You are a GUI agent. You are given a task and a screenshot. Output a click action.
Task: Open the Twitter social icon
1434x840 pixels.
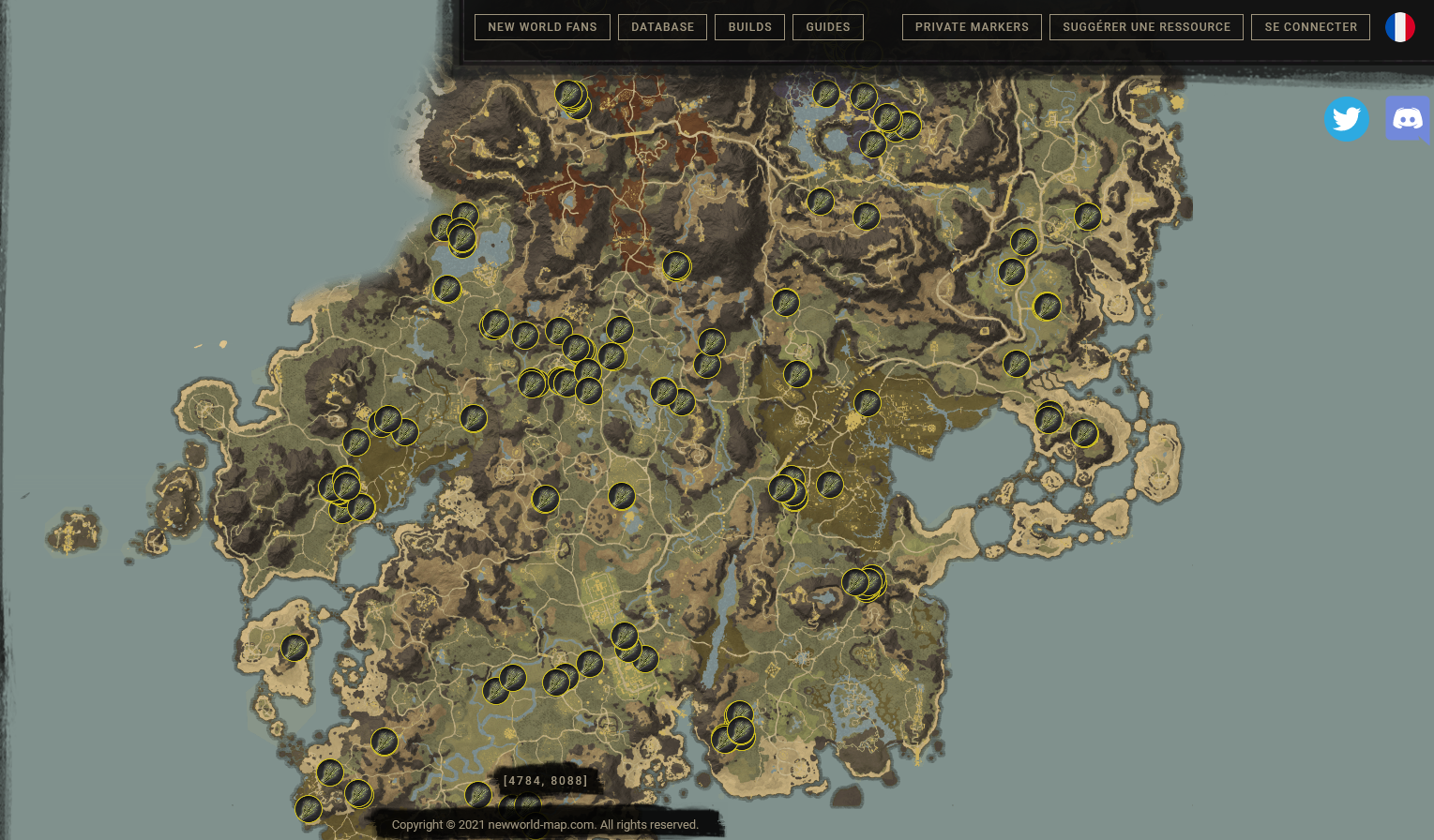(1347, 119)
